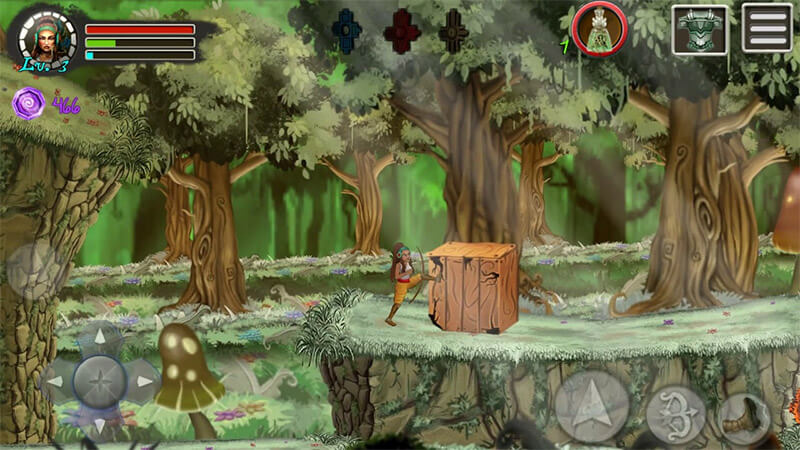Viewport: 800px width, 450px height.
Task: Open the green armor equipment screen
Action: pos(699,29)
